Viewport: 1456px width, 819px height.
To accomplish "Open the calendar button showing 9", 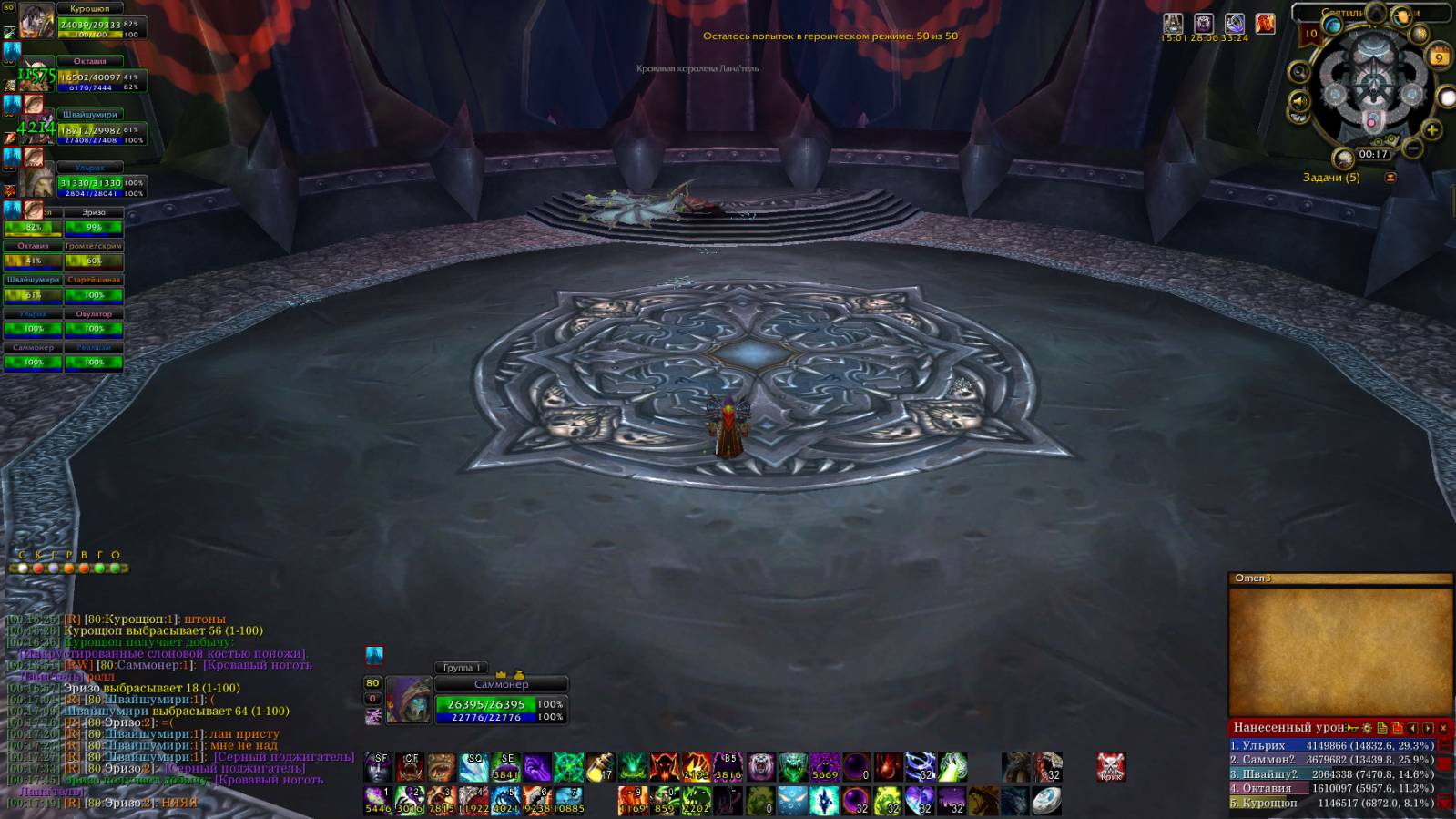I will pyautogui.click(x=1439, y=57).
